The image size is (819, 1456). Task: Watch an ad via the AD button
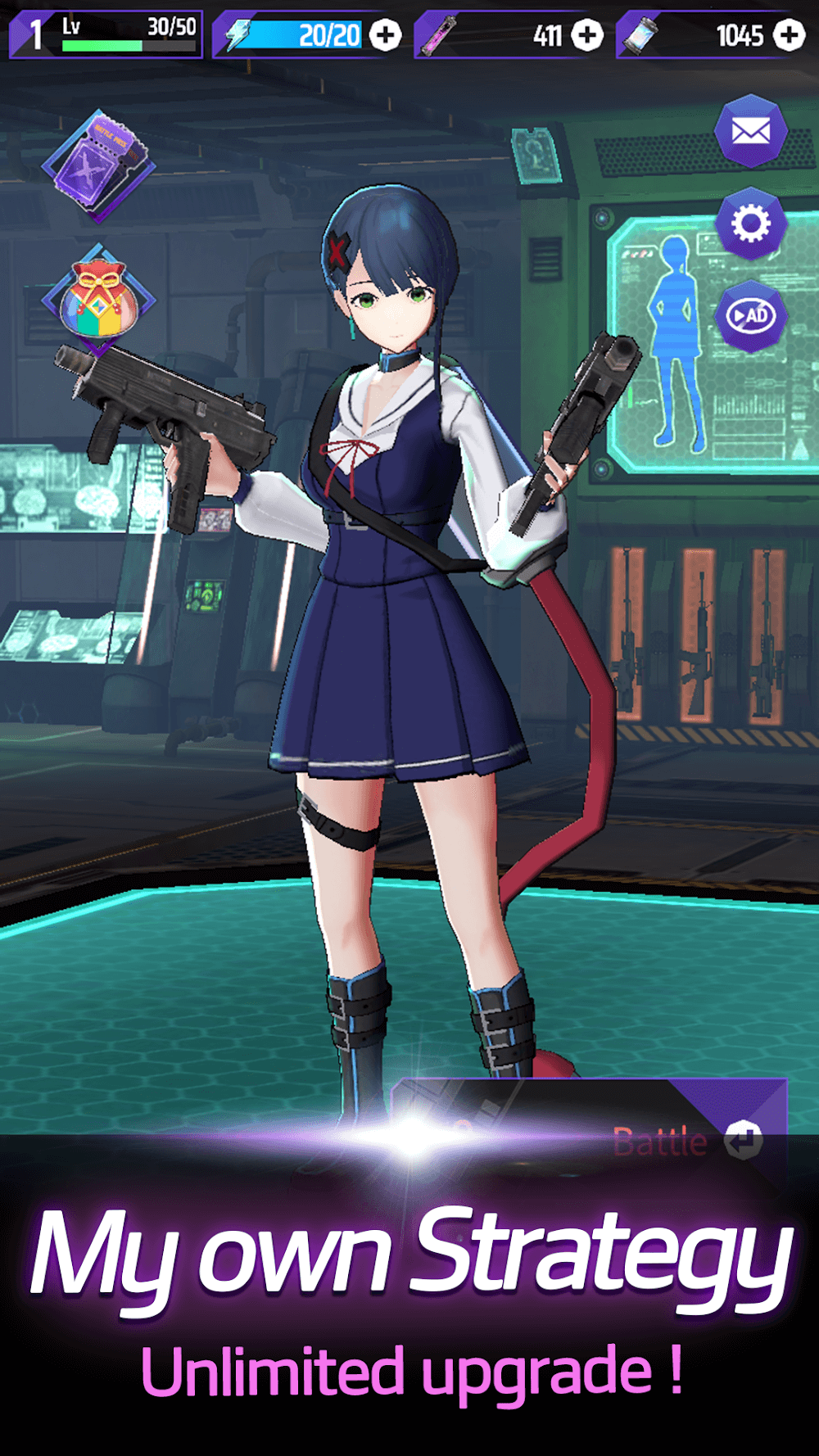(x=750, y=315)
